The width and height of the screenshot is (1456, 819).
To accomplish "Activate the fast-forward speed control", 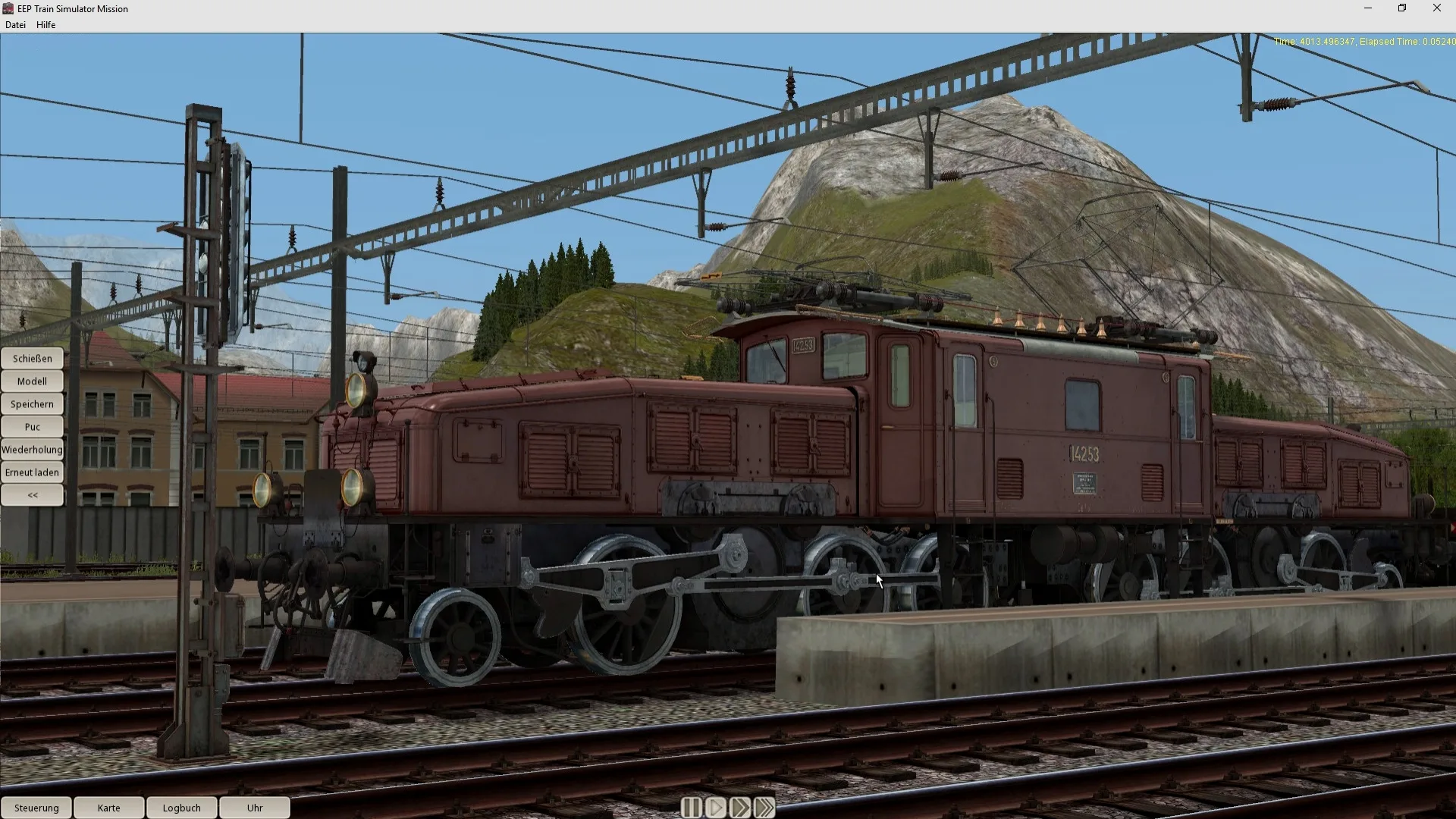I will [x=741, y=808].
